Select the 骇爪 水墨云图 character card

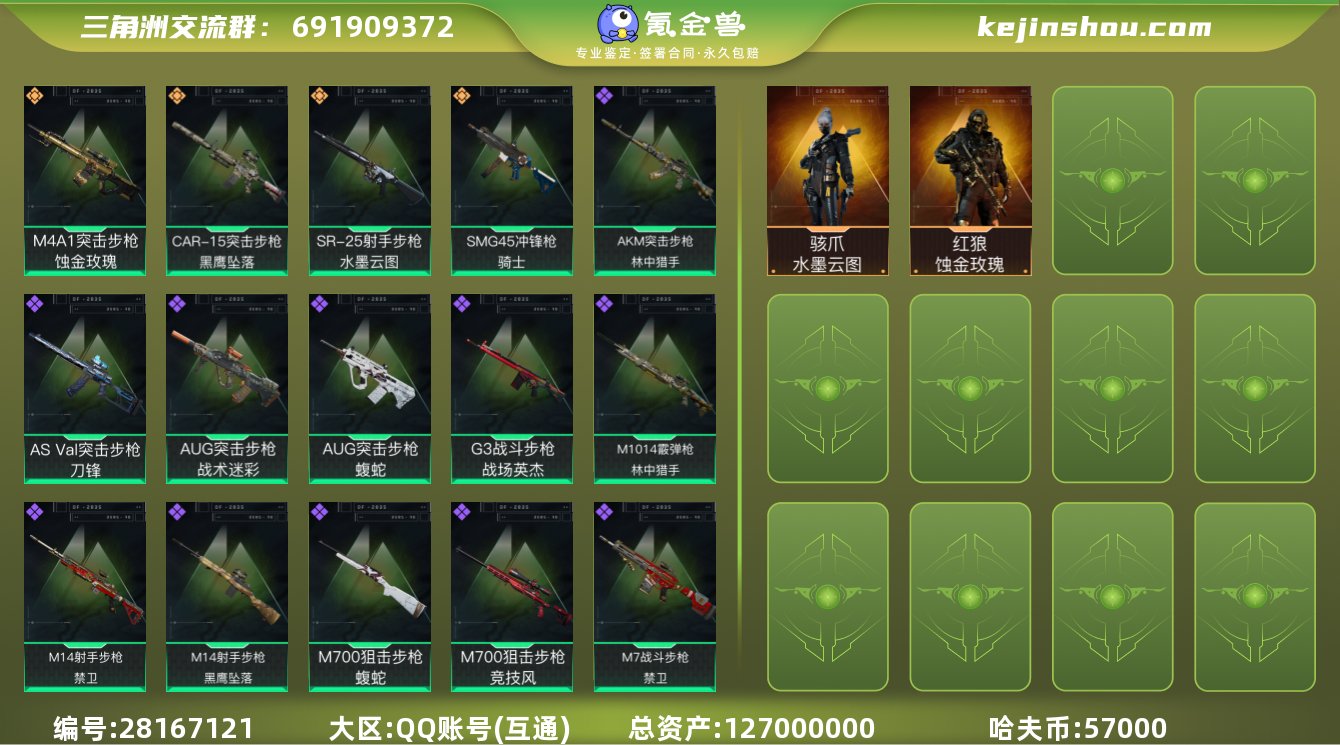coord(828,180)
